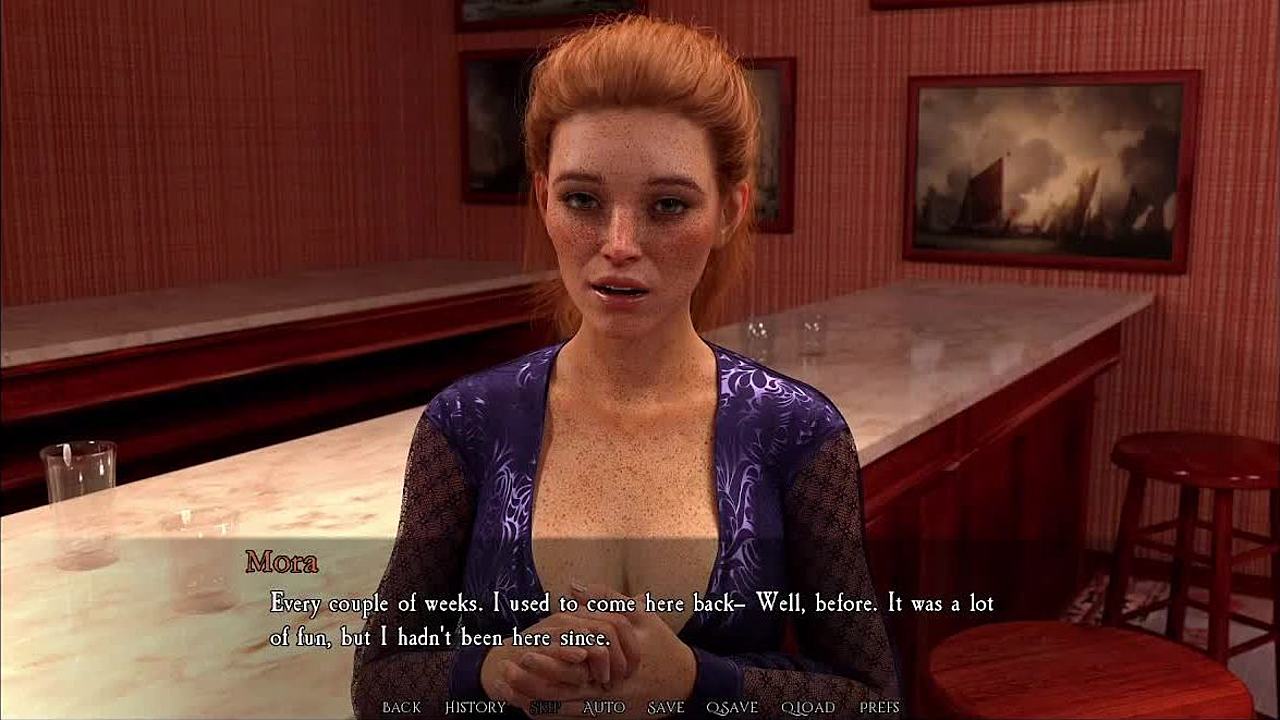
Task: Open the Save game screen
Action: point(666,707)
